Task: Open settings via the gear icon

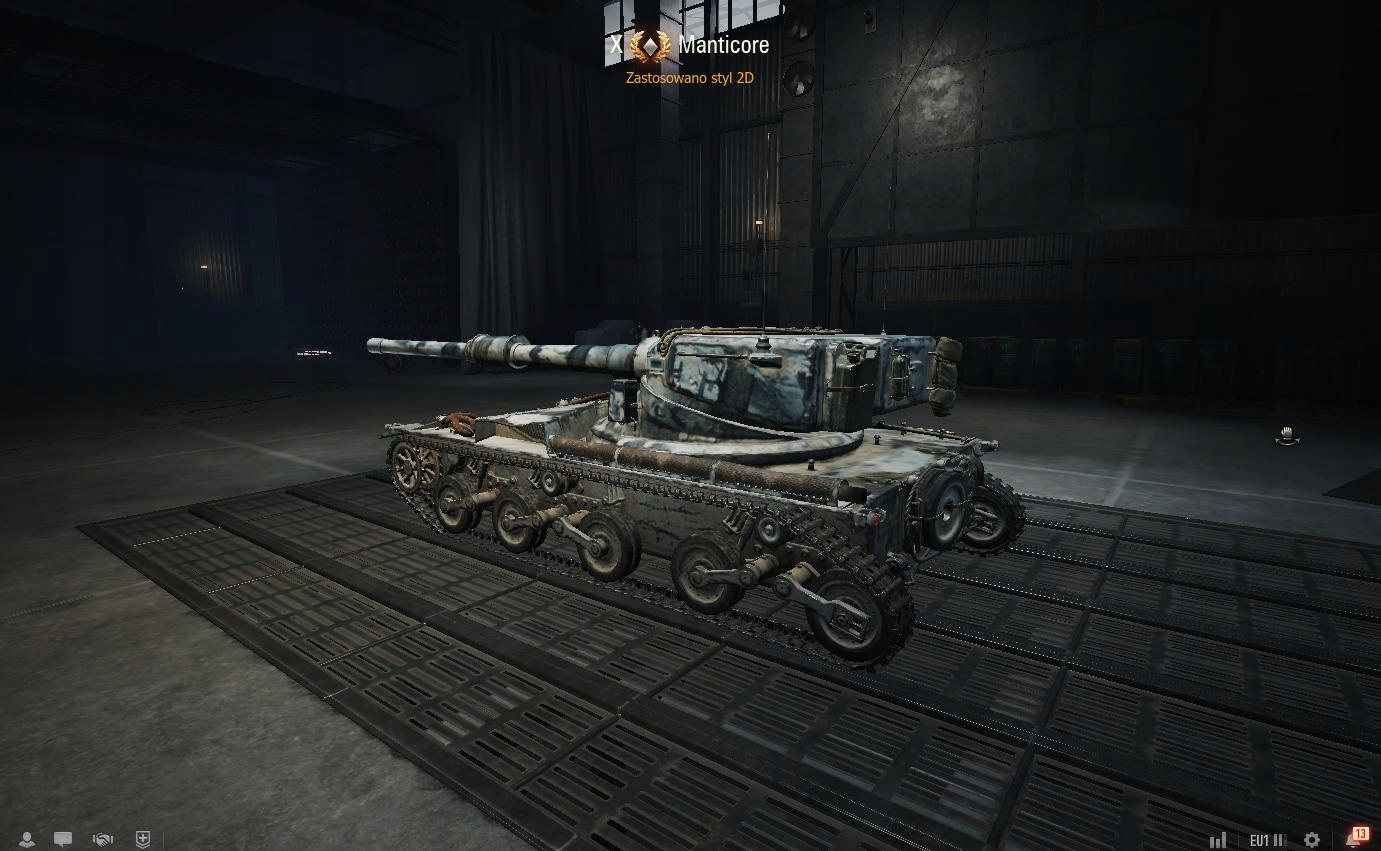Action: pyautogui.click(x=1312, y=841)
